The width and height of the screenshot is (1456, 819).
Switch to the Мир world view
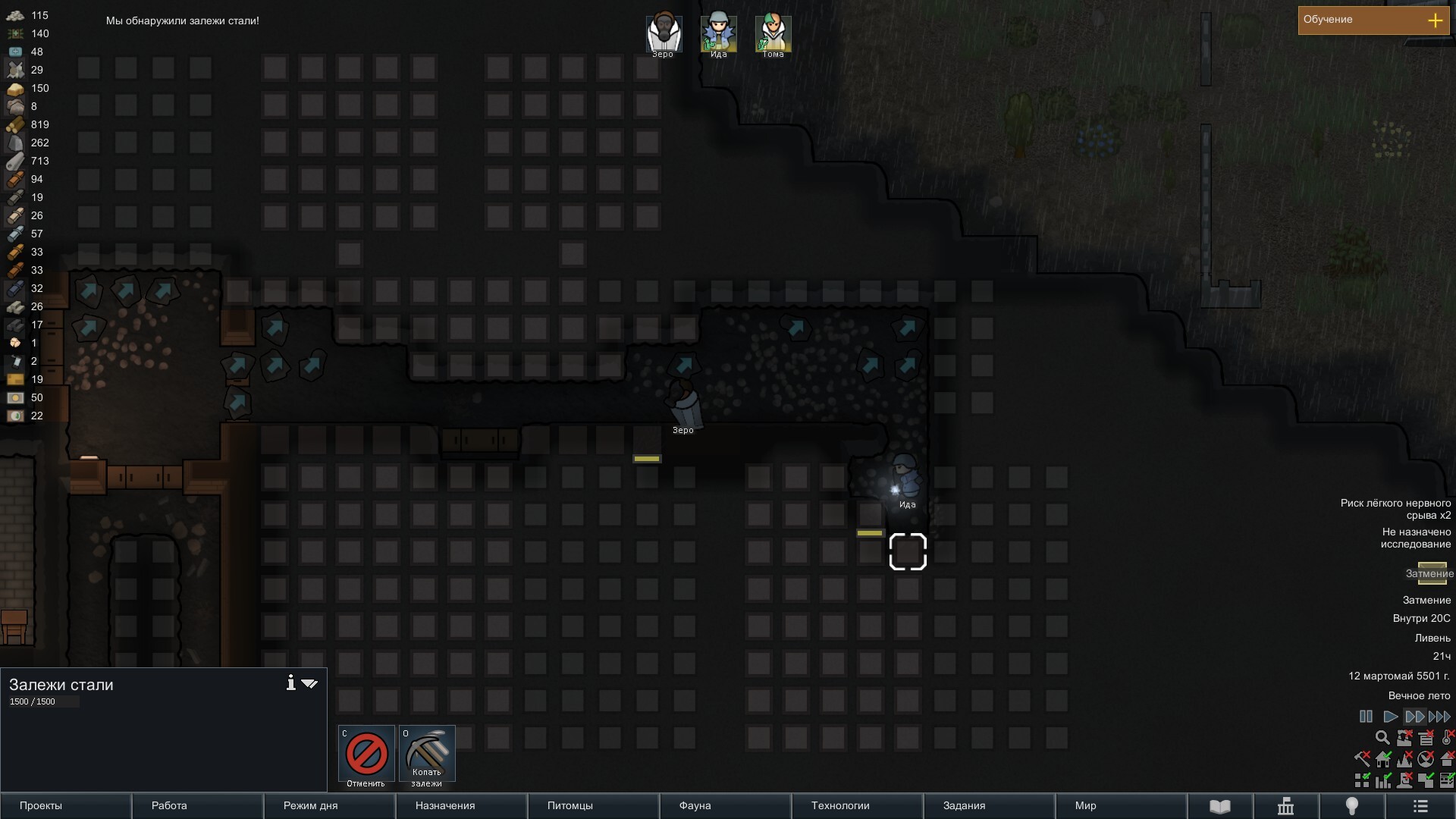tap(1121, 806)
